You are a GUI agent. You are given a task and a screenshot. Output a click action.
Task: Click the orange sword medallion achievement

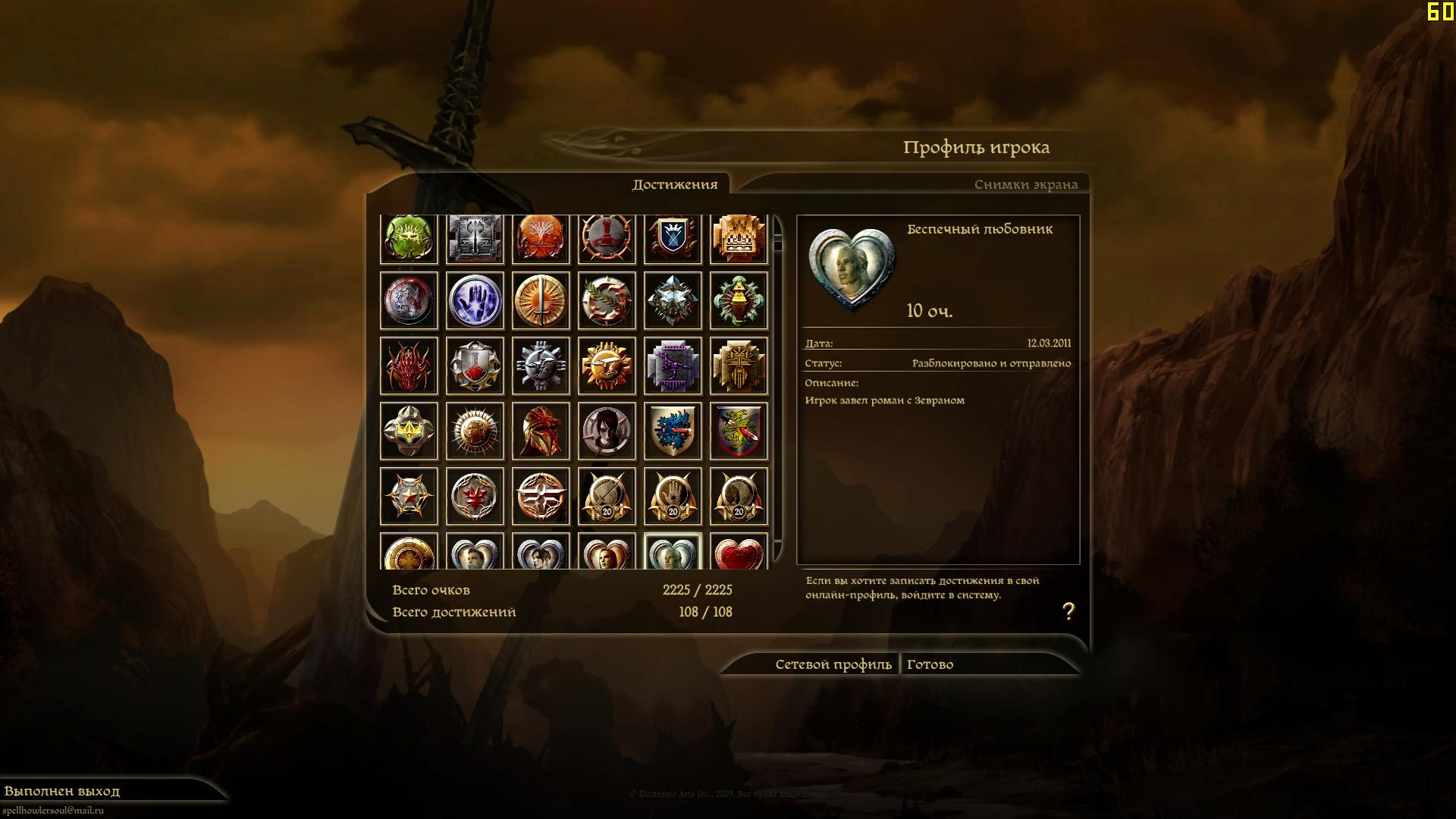[x=541, y=300]
